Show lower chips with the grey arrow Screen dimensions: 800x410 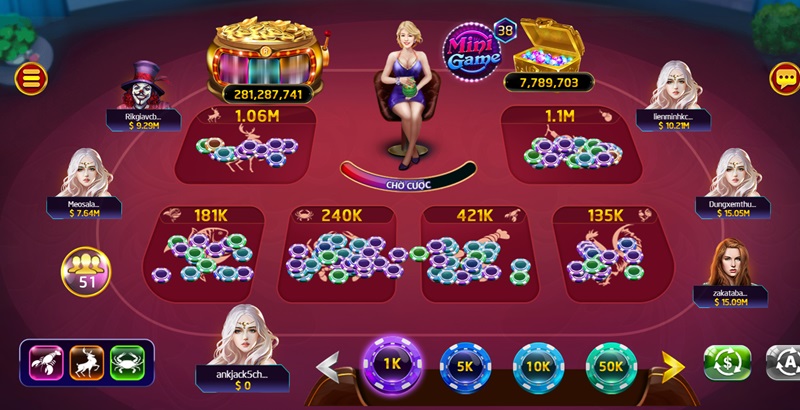coord(329,367)
